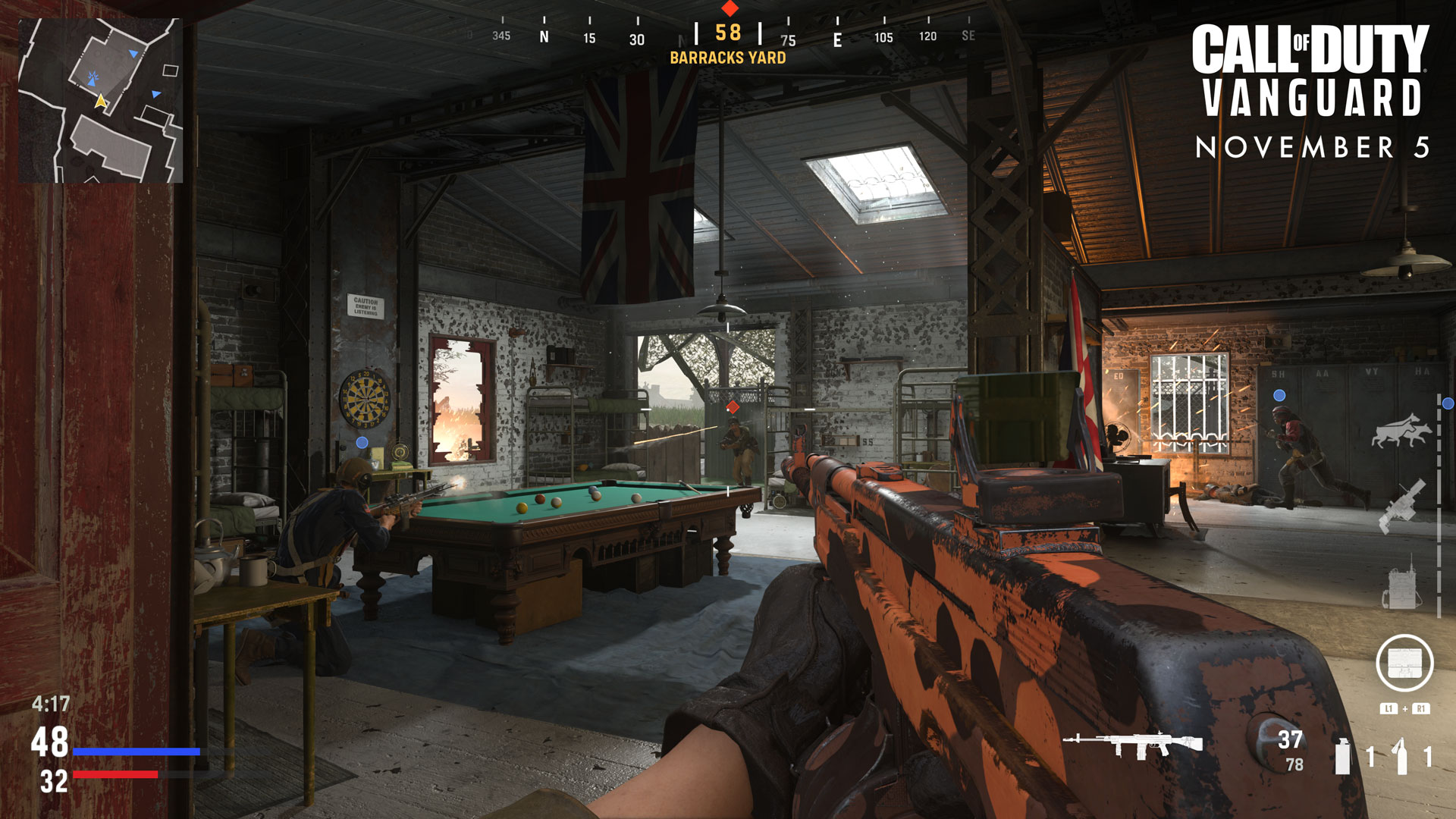
Task: Choose the field radio killstreak icon
Action: pyautogui.click(x=1401, y=584)
